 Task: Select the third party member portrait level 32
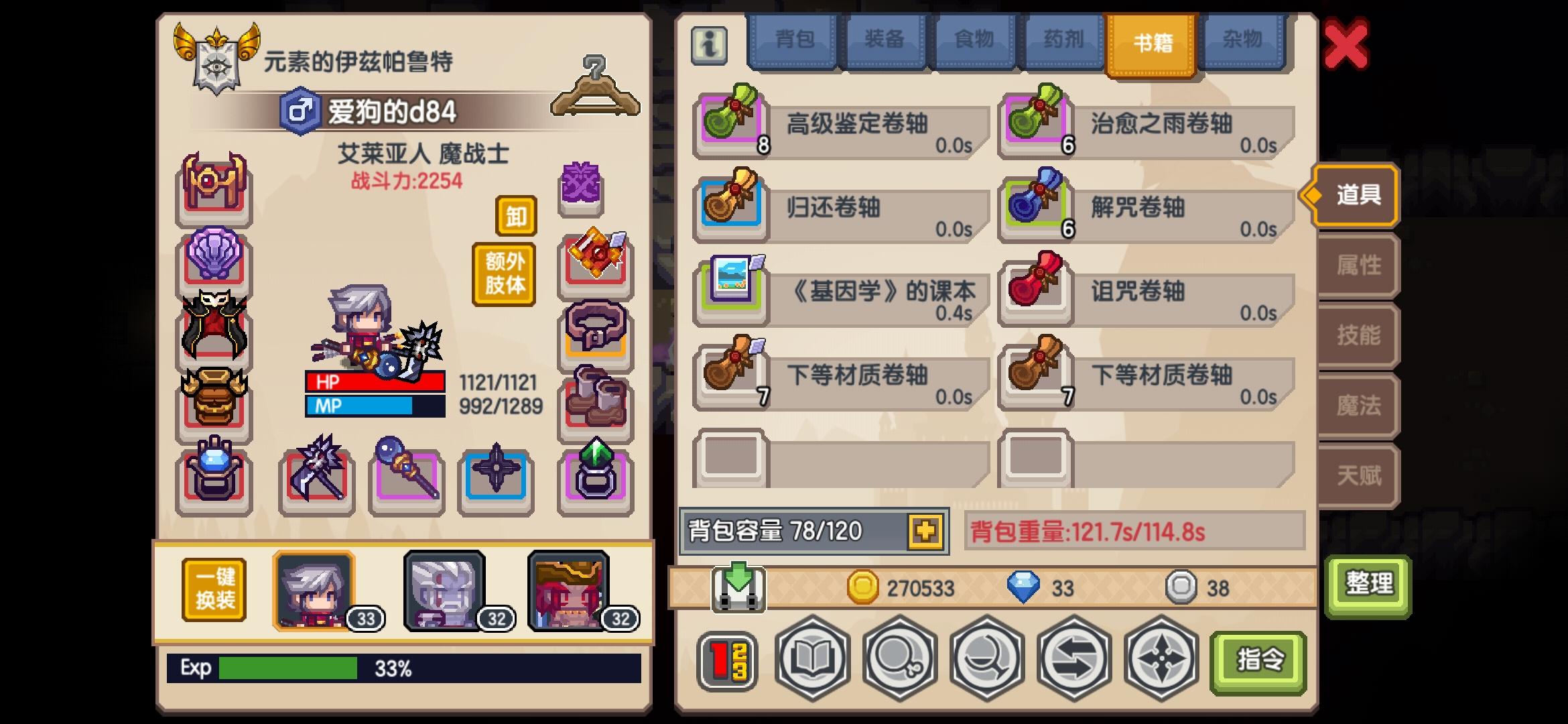(x=570, y=590)
